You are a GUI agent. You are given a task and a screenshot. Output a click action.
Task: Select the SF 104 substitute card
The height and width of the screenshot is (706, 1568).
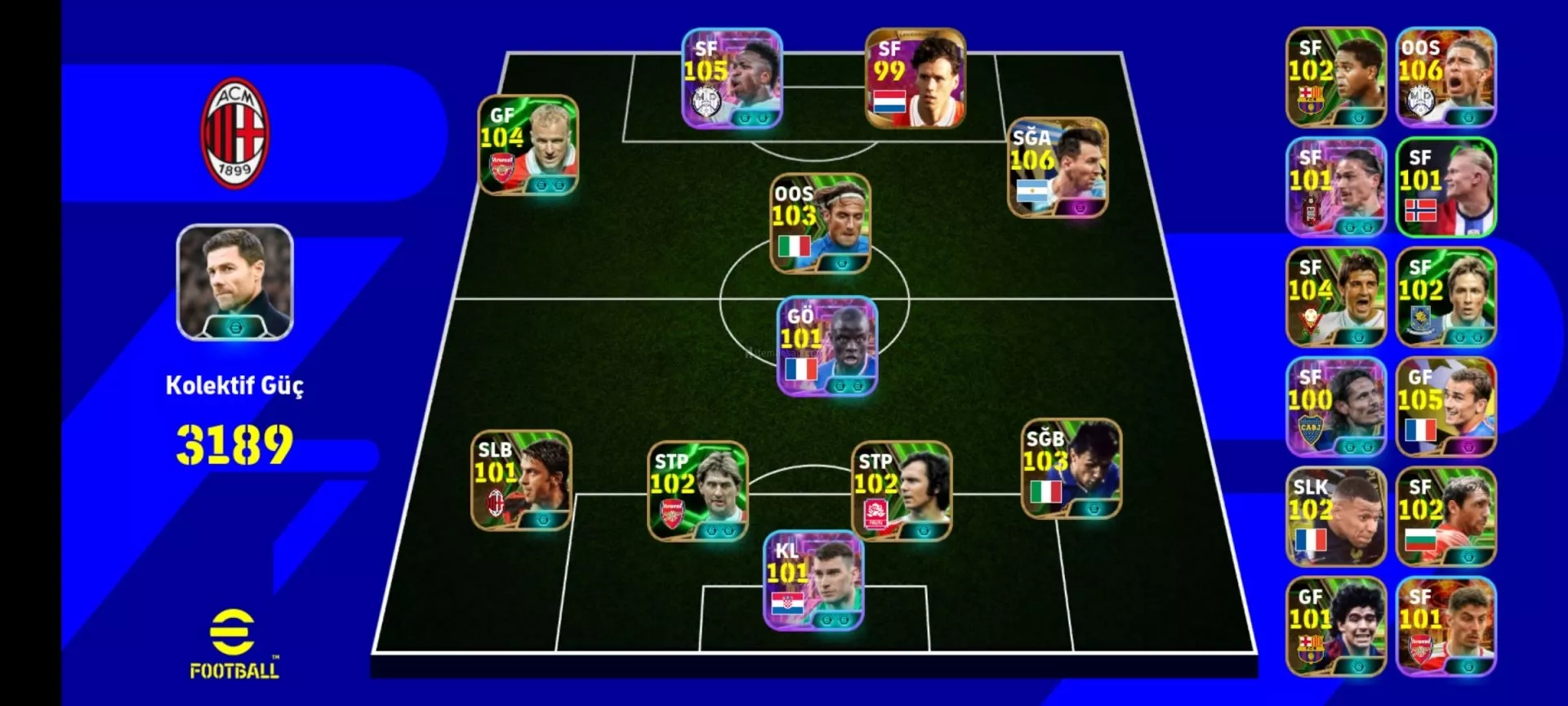coord(1336,297)
